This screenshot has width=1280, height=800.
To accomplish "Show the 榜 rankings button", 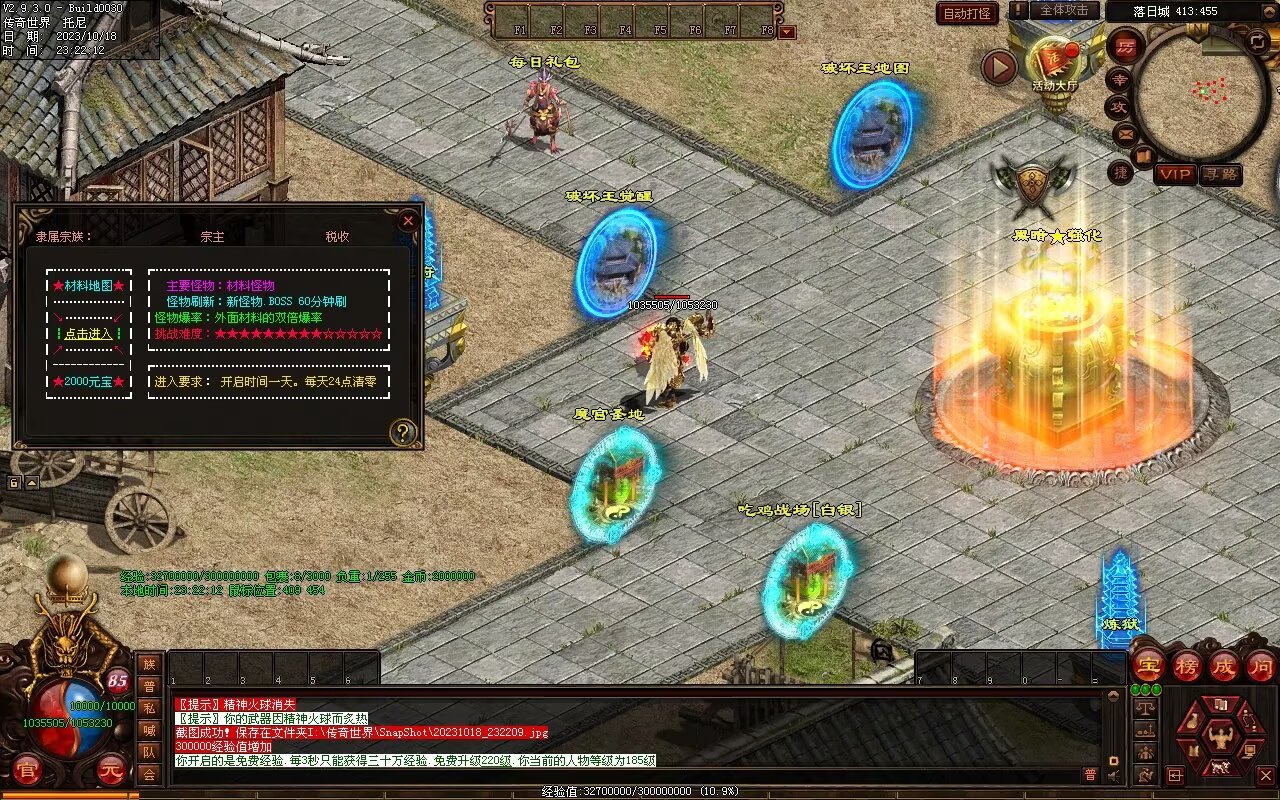I will 1187,665.
